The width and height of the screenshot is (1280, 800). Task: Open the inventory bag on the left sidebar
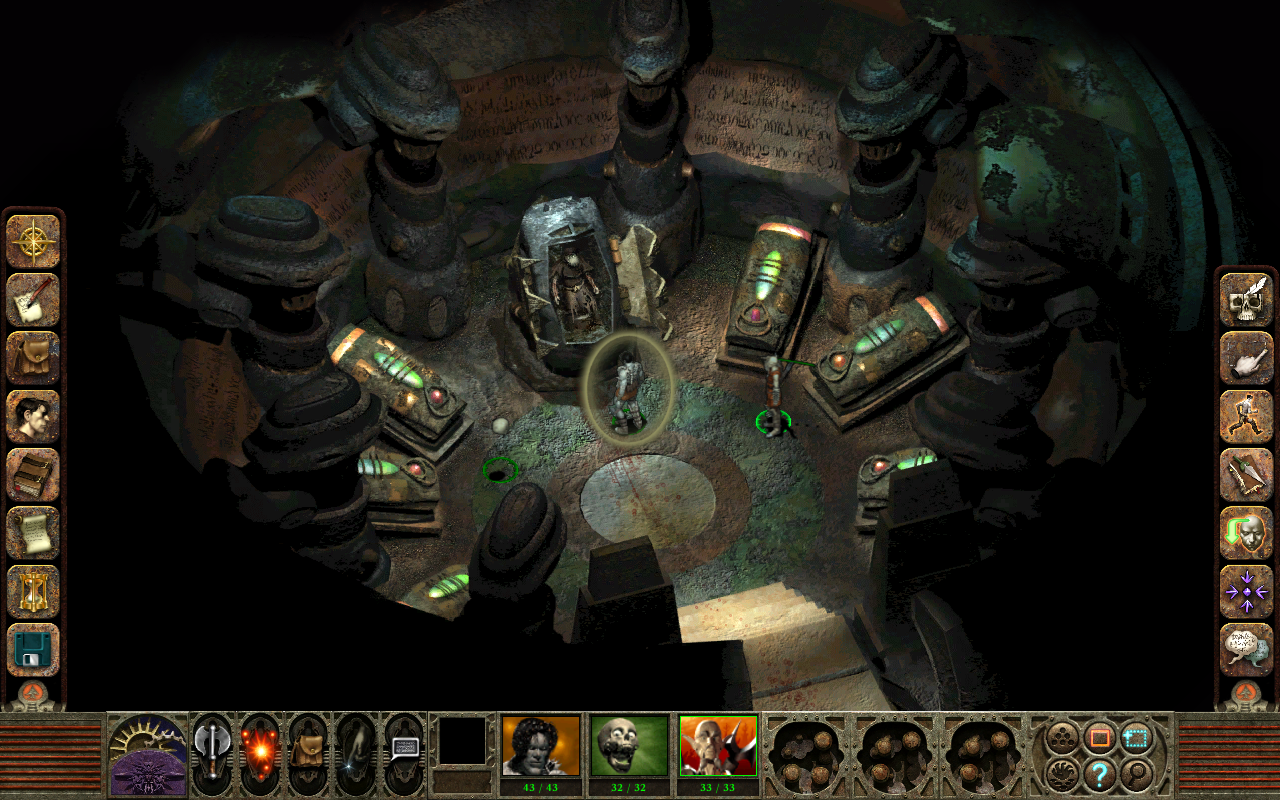point(33,356)
